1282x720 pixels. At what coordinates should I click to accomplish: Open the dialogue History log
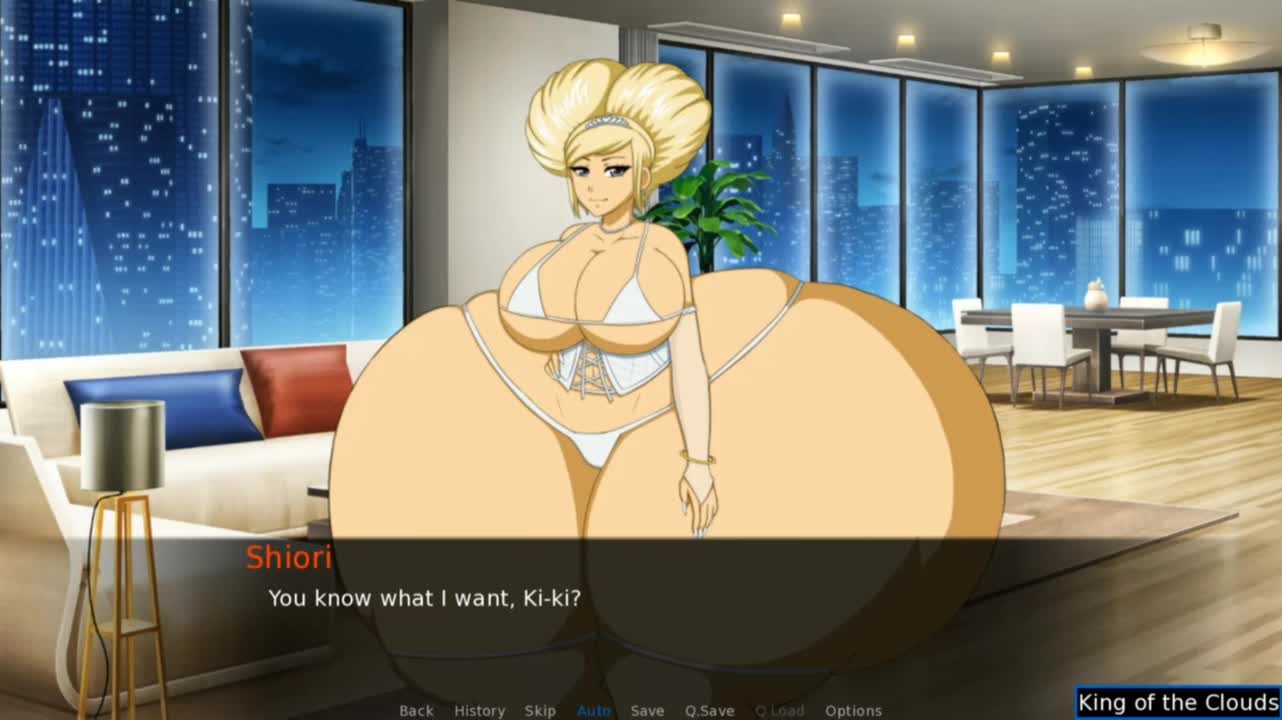(x=479, y=711)
